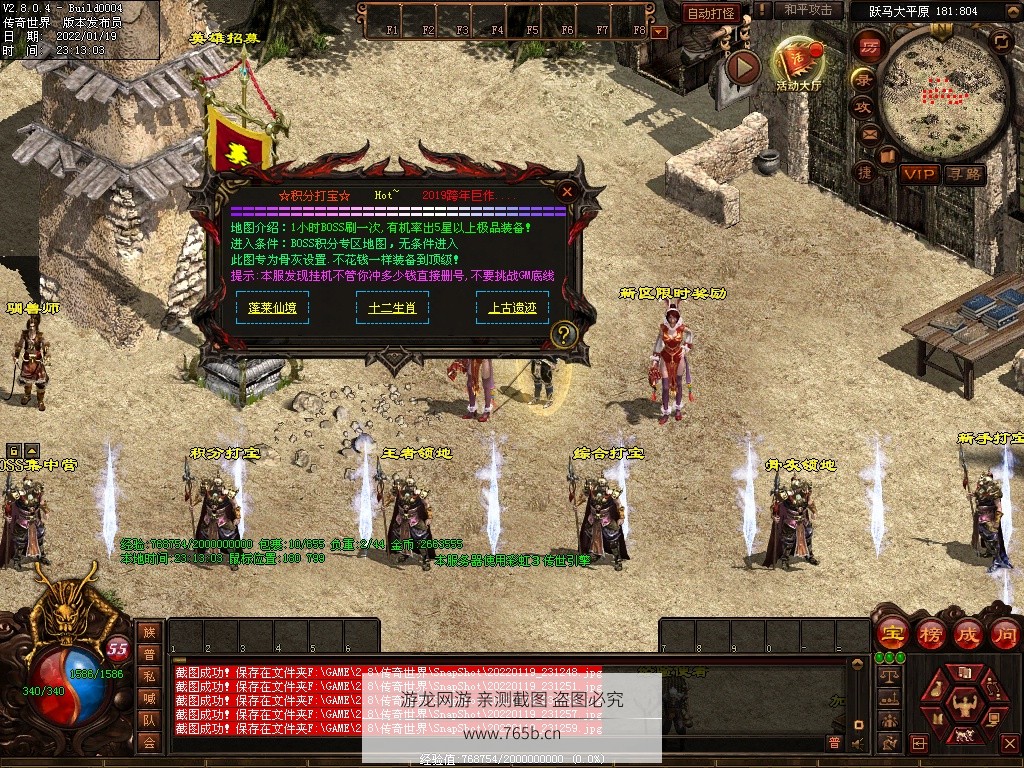The image size is (1024, 768).
Task: Switch to the 私 private chat channel
Action: [149, 676]
